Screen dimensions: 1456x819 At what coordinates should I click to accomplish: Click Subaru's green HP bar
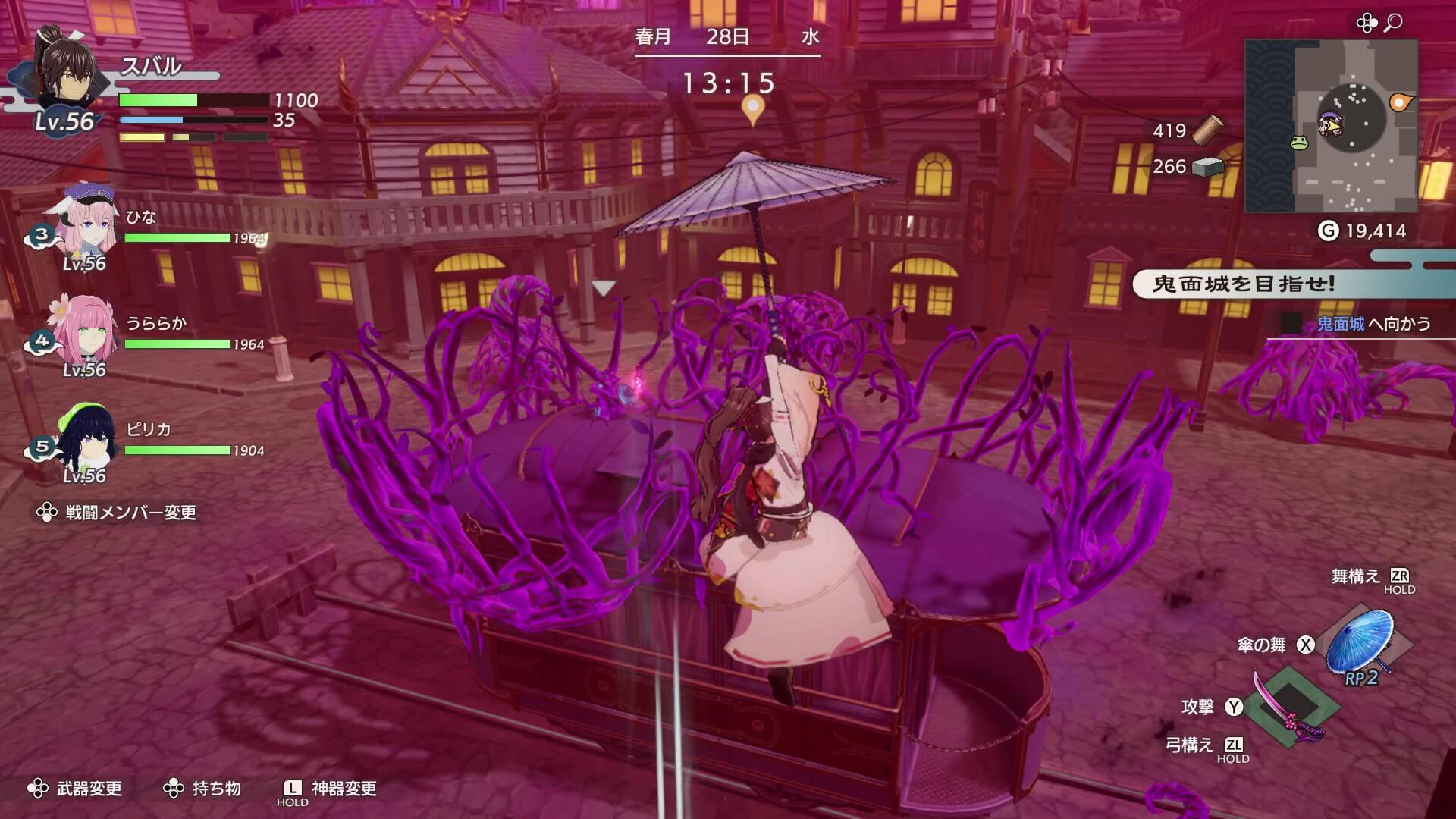click(x=159, y=101)
